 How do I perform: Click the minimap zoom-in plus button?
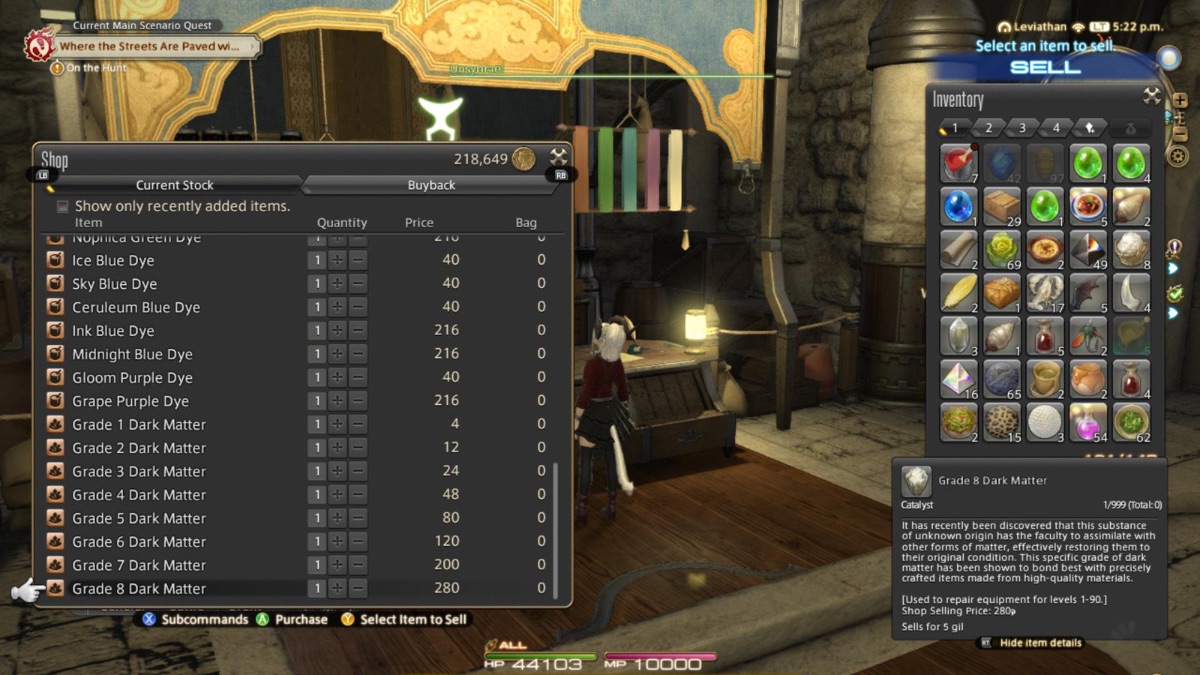pyautogui.click(x=1180, y=101)
